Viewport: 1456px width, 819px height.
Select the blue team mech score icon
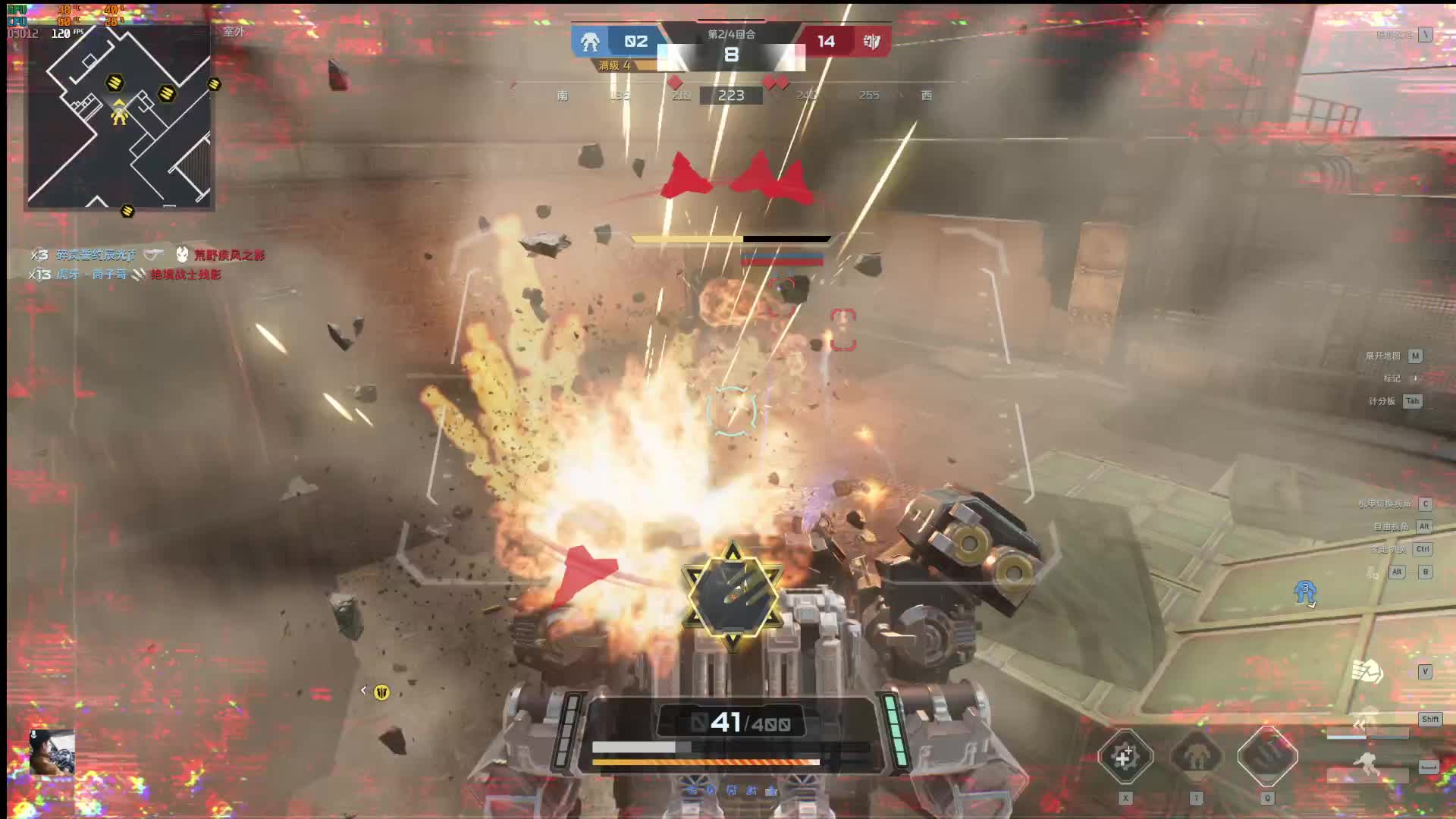pos(590,42)
